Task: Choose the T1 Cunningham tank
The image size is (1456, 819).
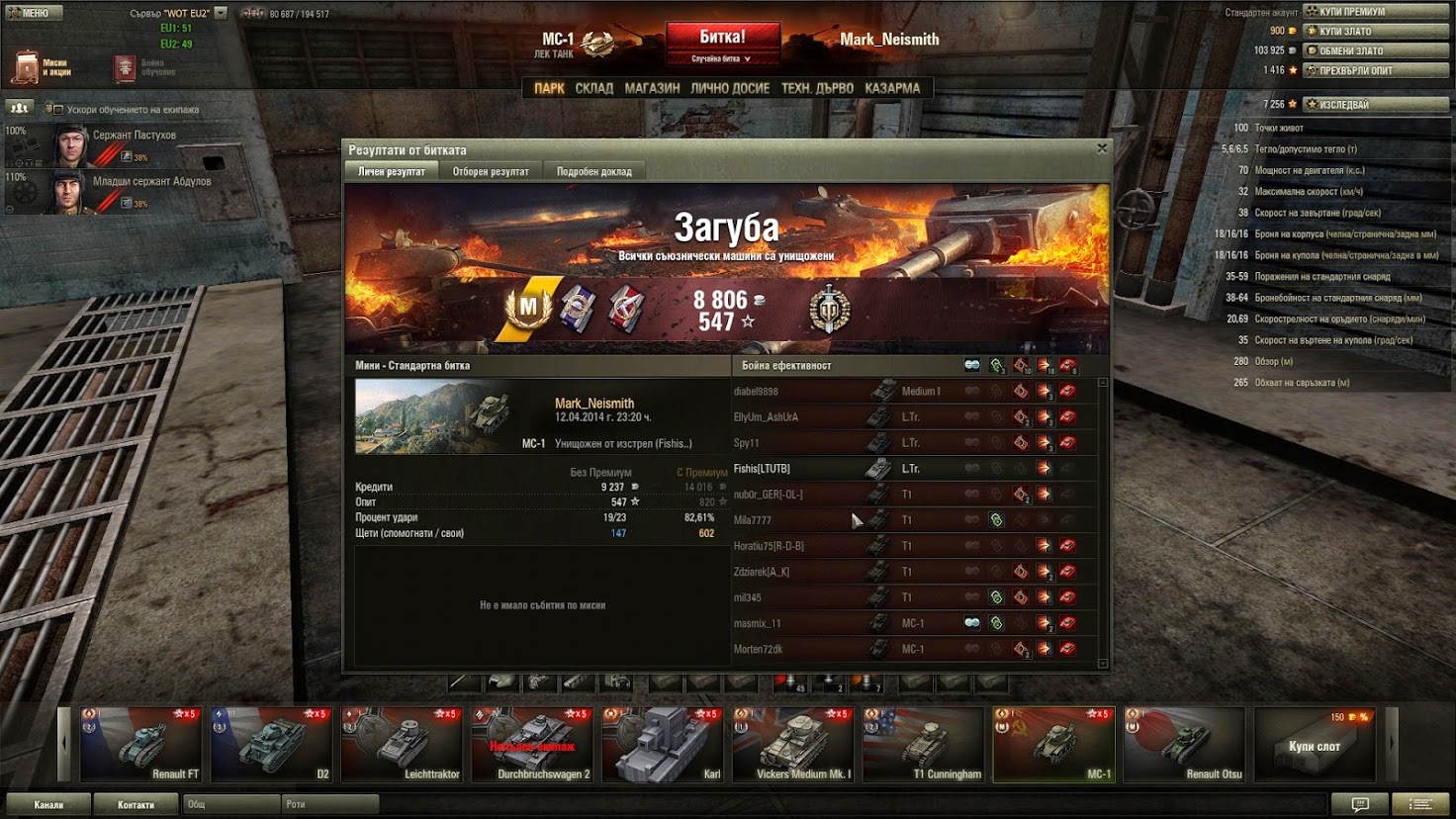Action: pos(924,744)
